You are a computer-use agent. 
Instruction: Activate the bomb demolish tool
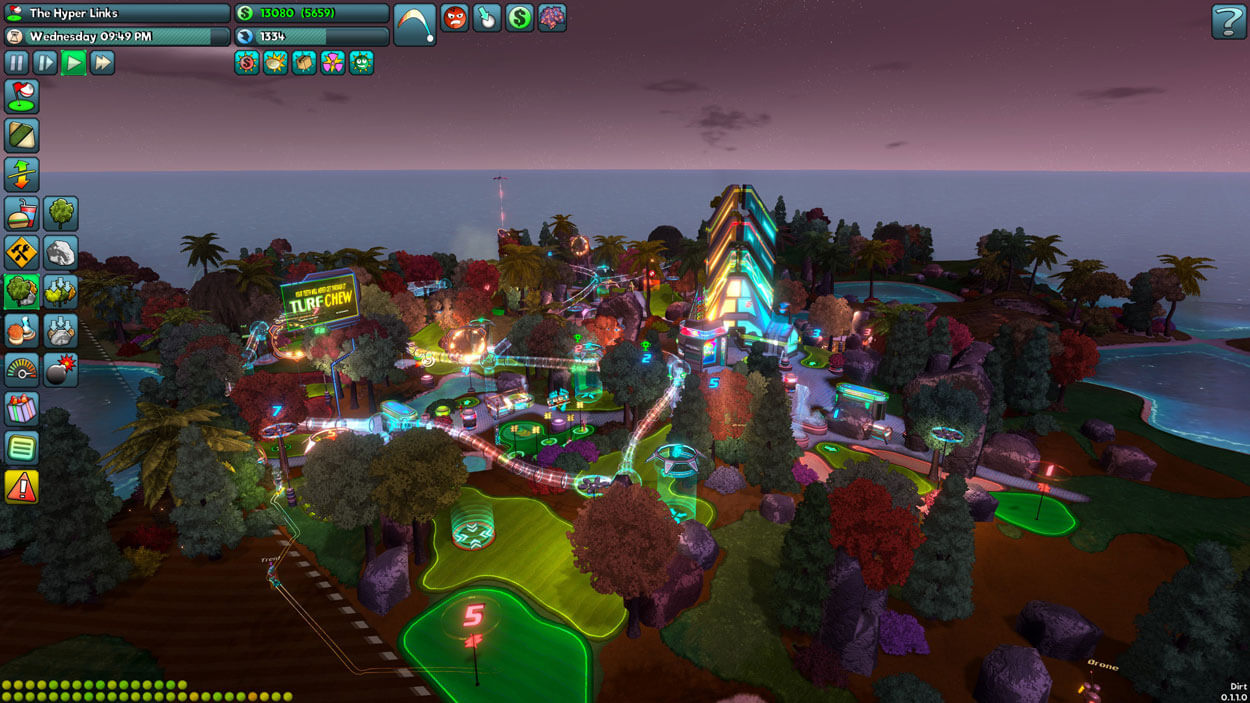(61, 369)
